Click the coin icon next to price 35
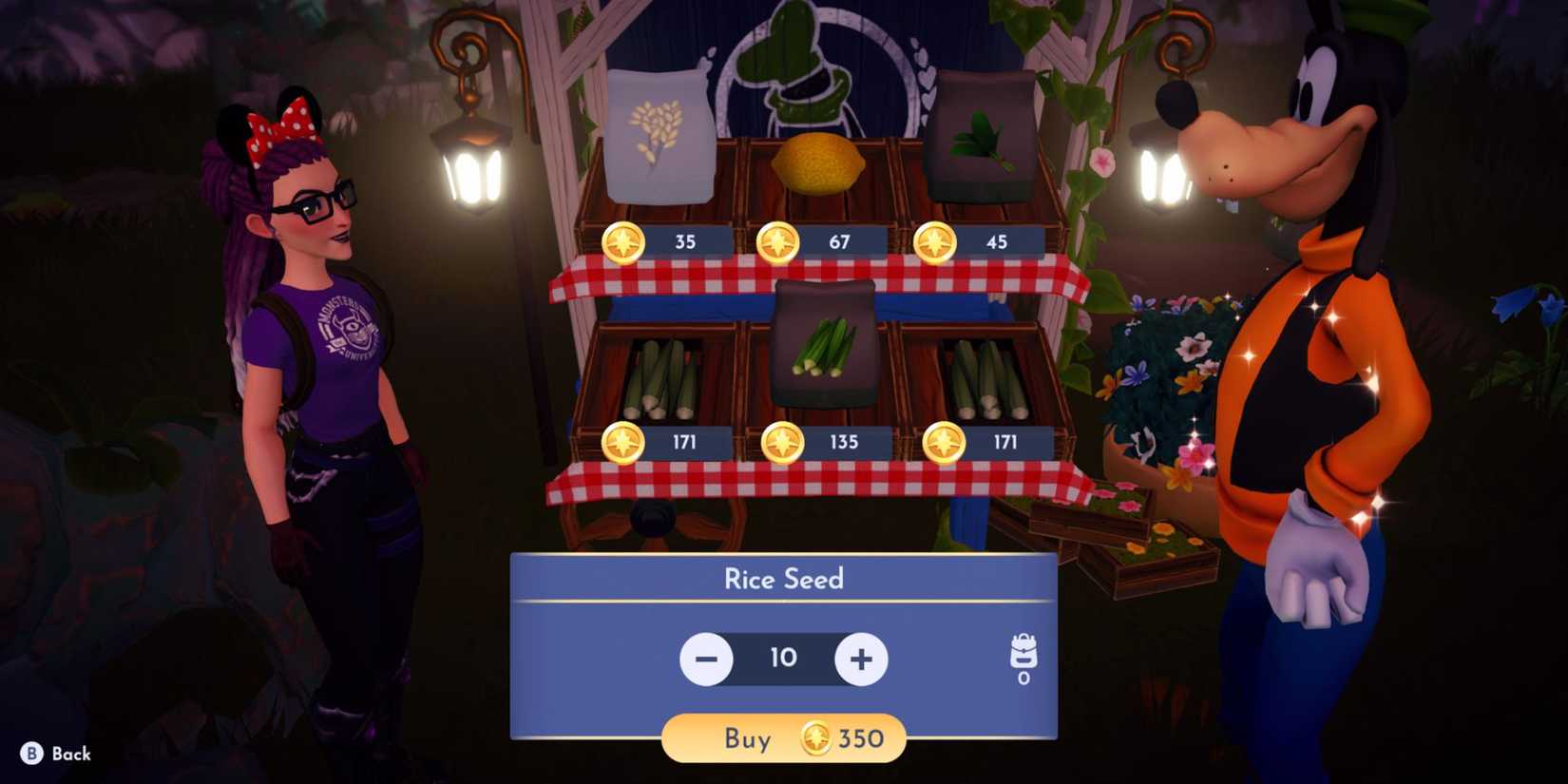Image resolution: width=1568 pixels, height=784 pixels. click(x=622, y=242)
